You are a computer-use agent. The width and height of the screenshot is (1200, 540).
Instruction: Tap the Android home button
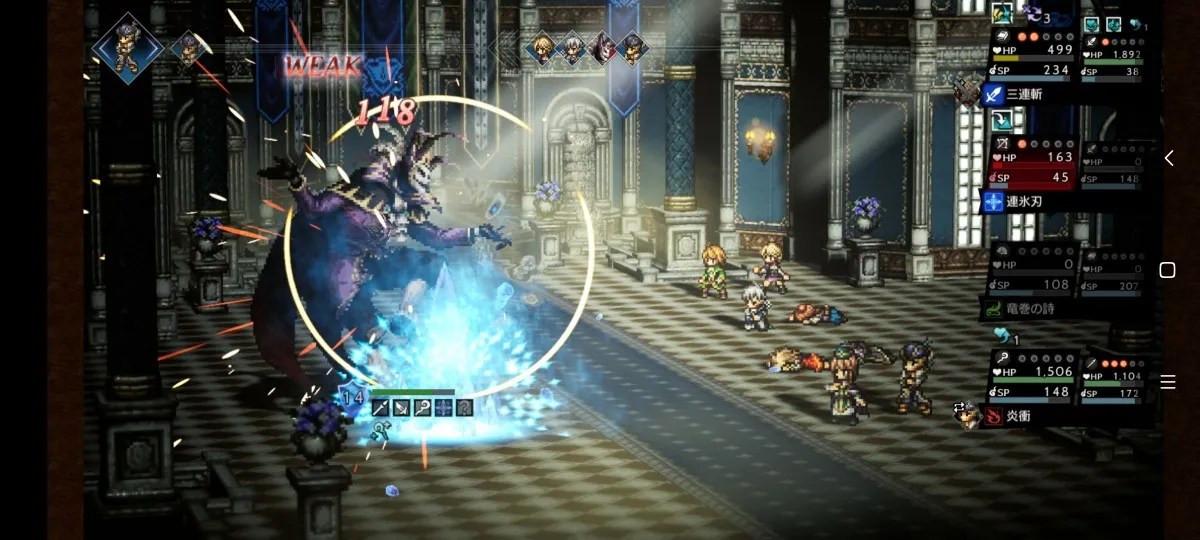[x=1167, y=270]
